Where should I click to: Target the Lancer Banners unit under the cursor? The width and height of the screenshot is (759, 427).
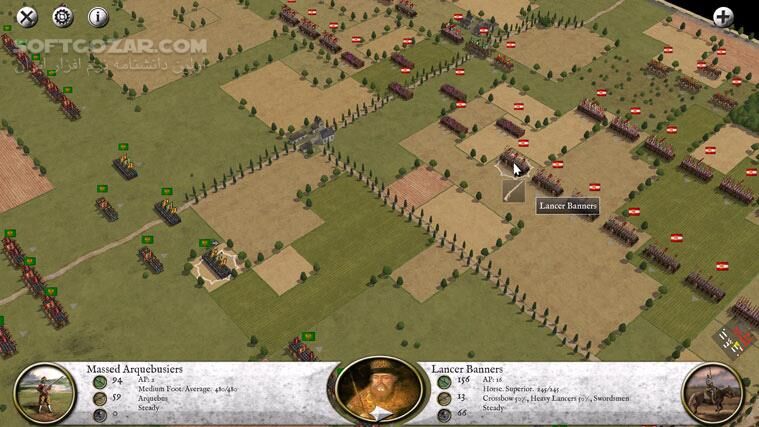pos(514,160)
